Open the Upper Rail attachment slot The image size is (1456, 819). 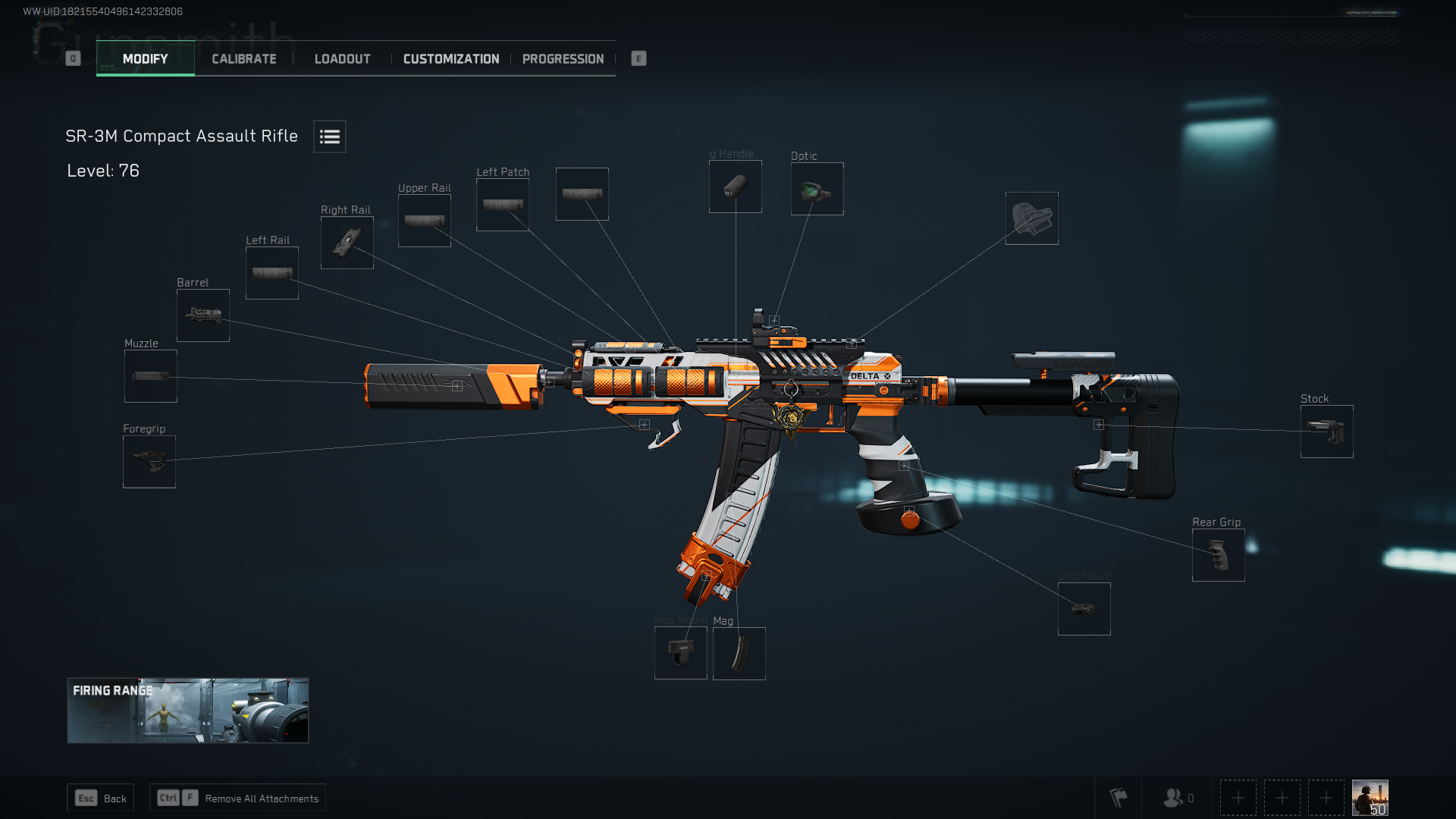point(424,220)
